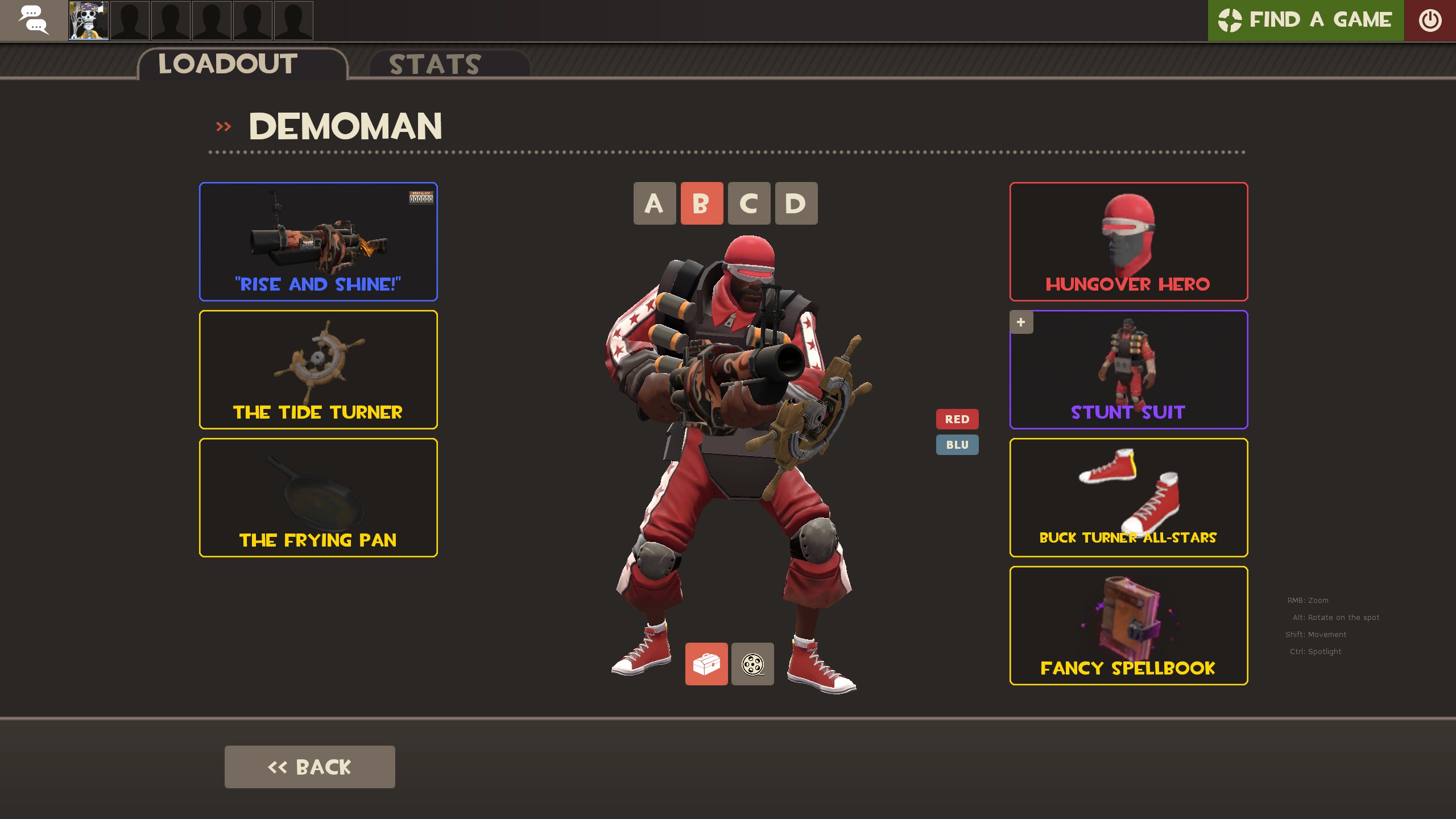Select loadout preset C
This screenshot has height=819, width=1456.
pos(749,204)
